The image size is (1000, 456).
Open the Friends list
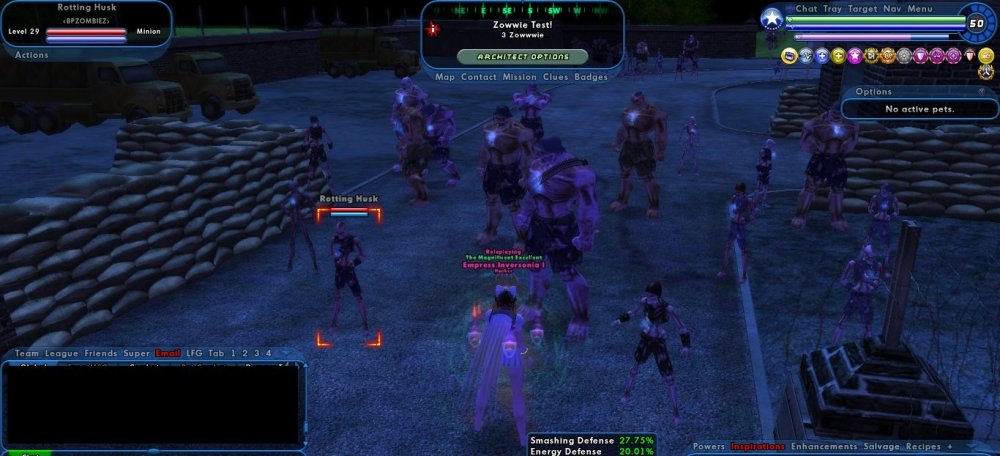(x=101, y=353)
